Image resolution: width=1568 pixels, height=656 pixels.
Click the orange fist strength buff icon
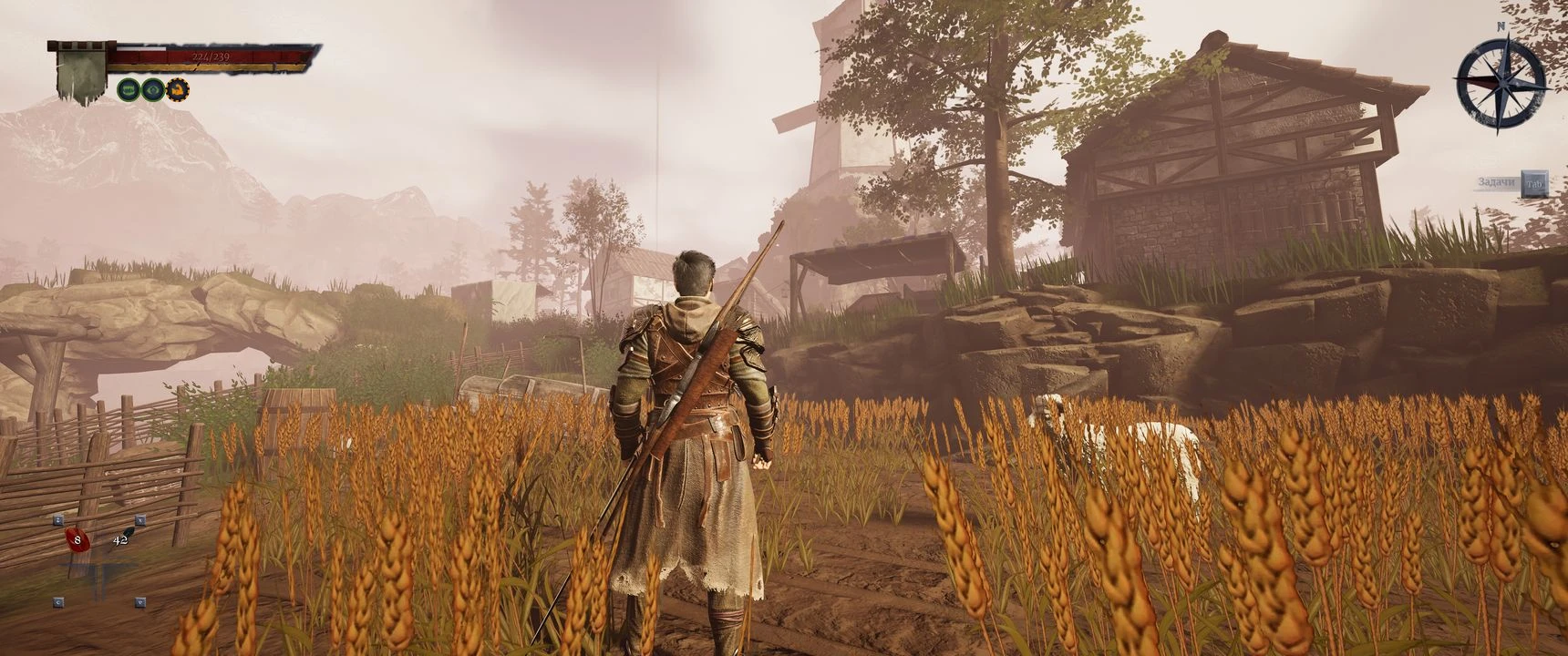pyautogui.click(x=179, y=90)
